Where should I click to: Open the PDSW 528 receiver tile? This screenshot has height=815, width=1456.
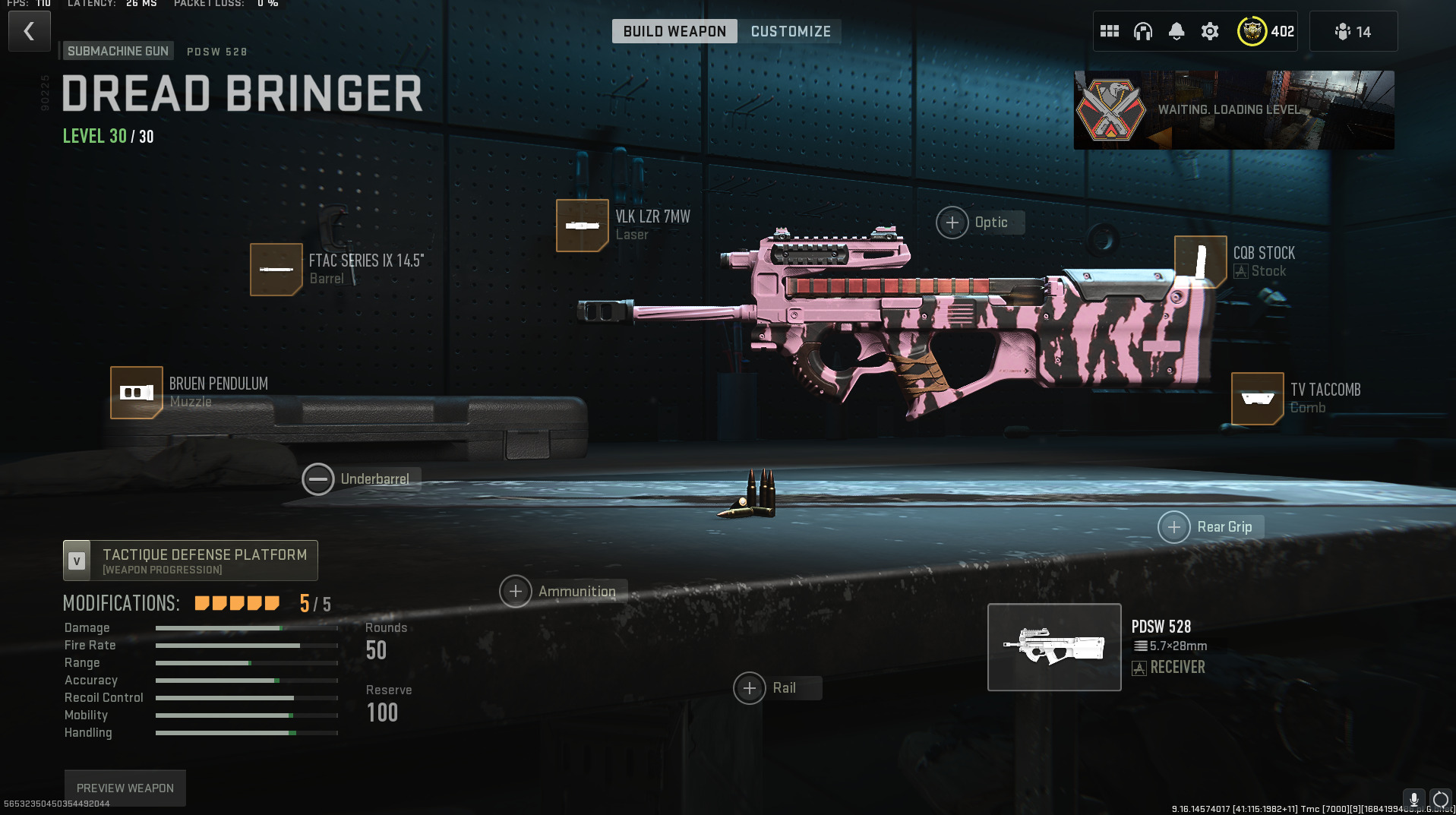[1054, 647]
